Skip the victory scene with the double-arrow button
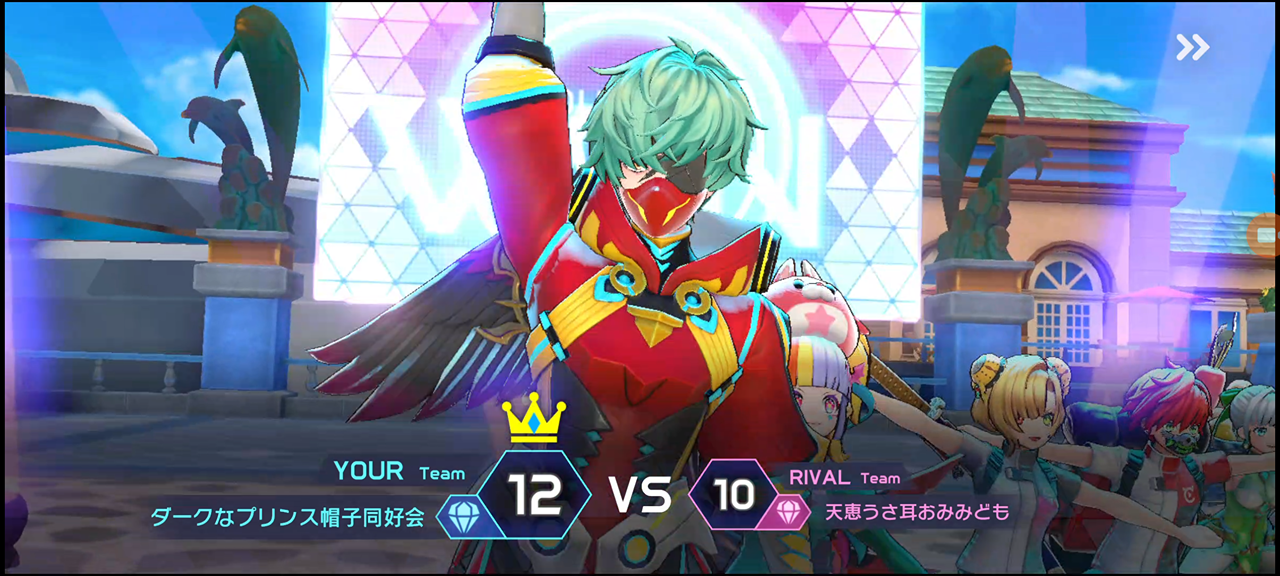 [1192, 47]
